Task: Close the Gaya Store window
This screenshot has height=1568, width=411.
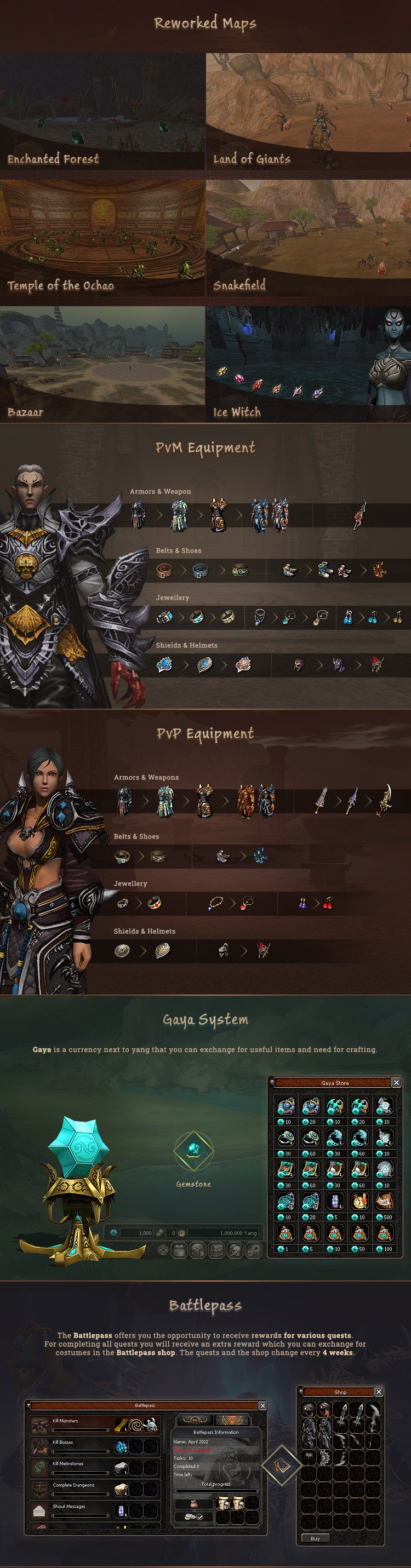Action: (396, 1082)
